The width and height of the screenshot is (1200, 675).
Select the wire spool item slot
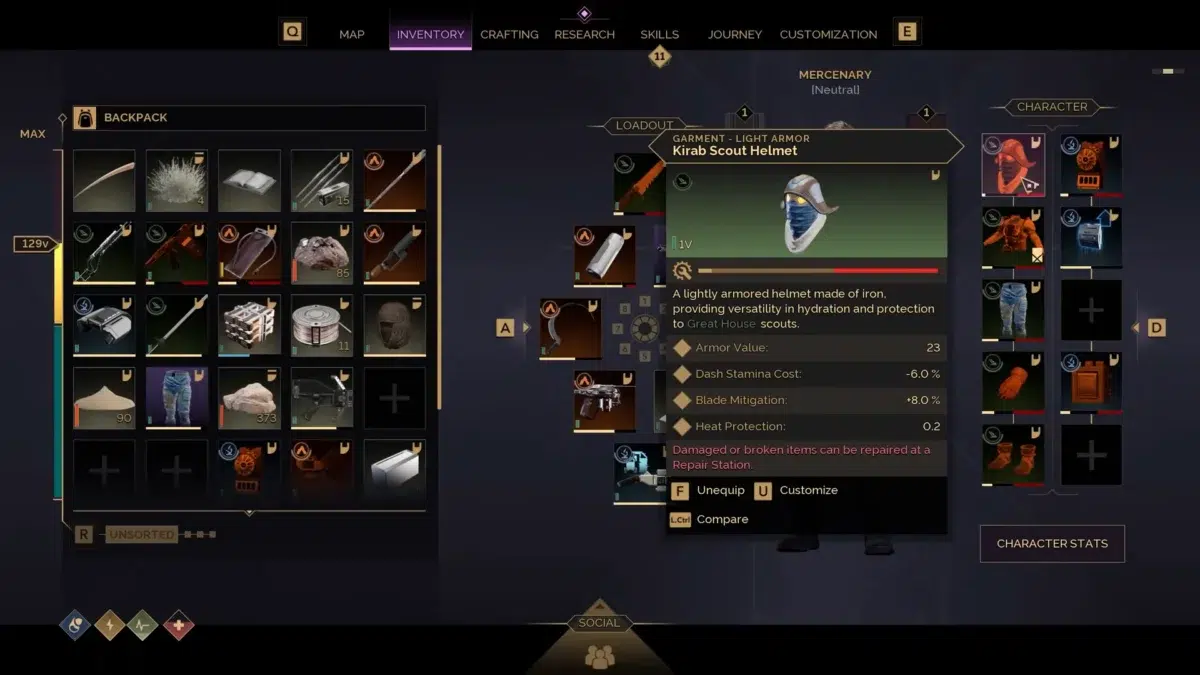click(x=322, y=325)
